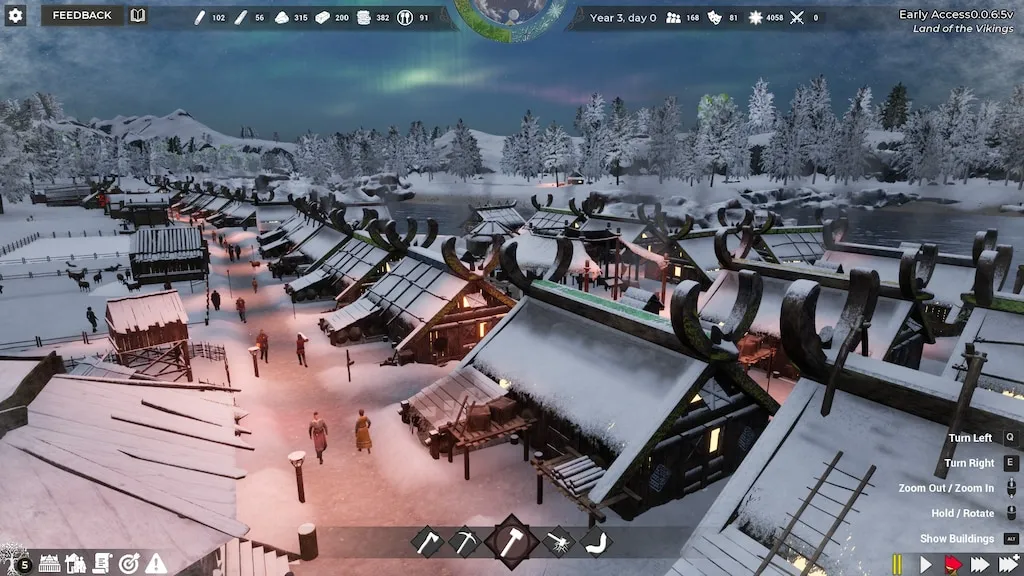
Task: Choose the hammer build tool
Action: click(x=511, y=542)
